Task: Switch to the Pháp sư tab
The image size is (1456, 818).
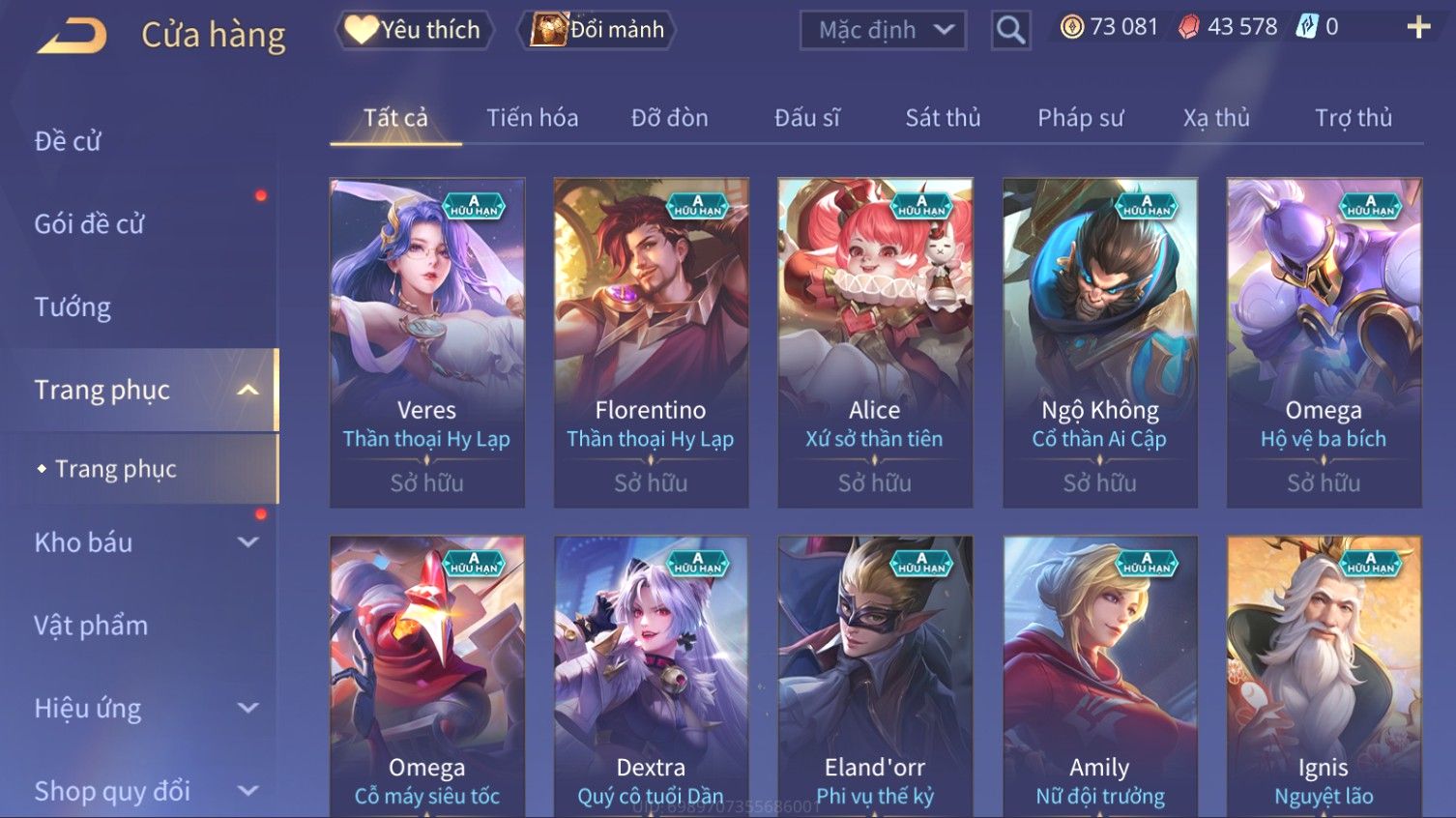Action: click(1080, 118)
